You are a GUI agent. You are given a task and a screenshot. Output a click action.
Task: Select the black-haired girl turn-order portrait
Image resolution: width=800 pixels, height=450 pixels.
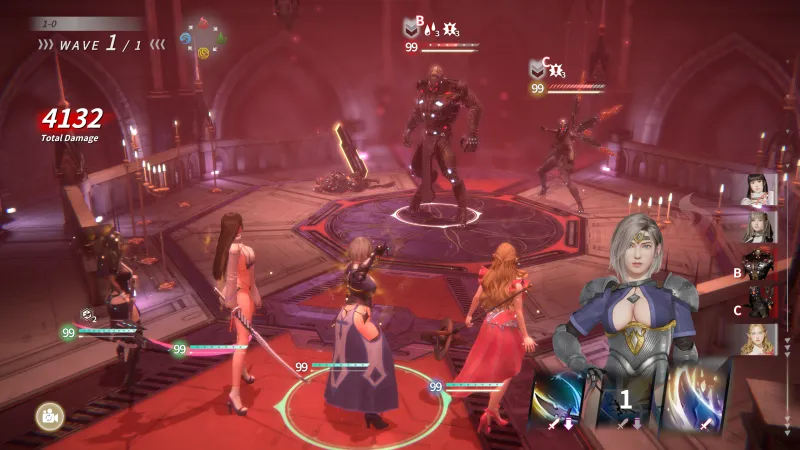(x=760, y=189)
